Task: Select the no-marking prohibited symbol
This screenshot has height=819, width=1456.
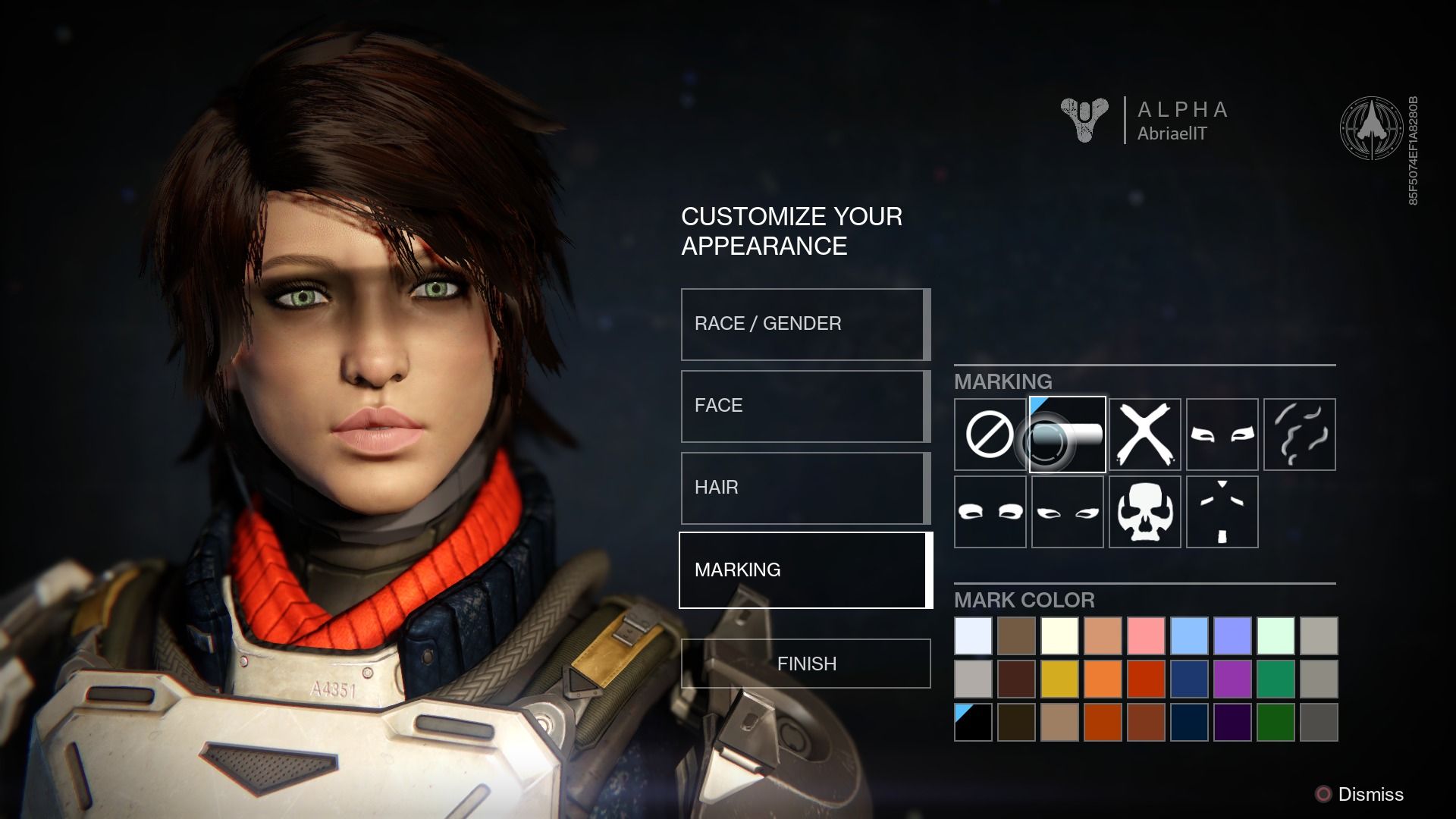Action: (x=990, y=434)
